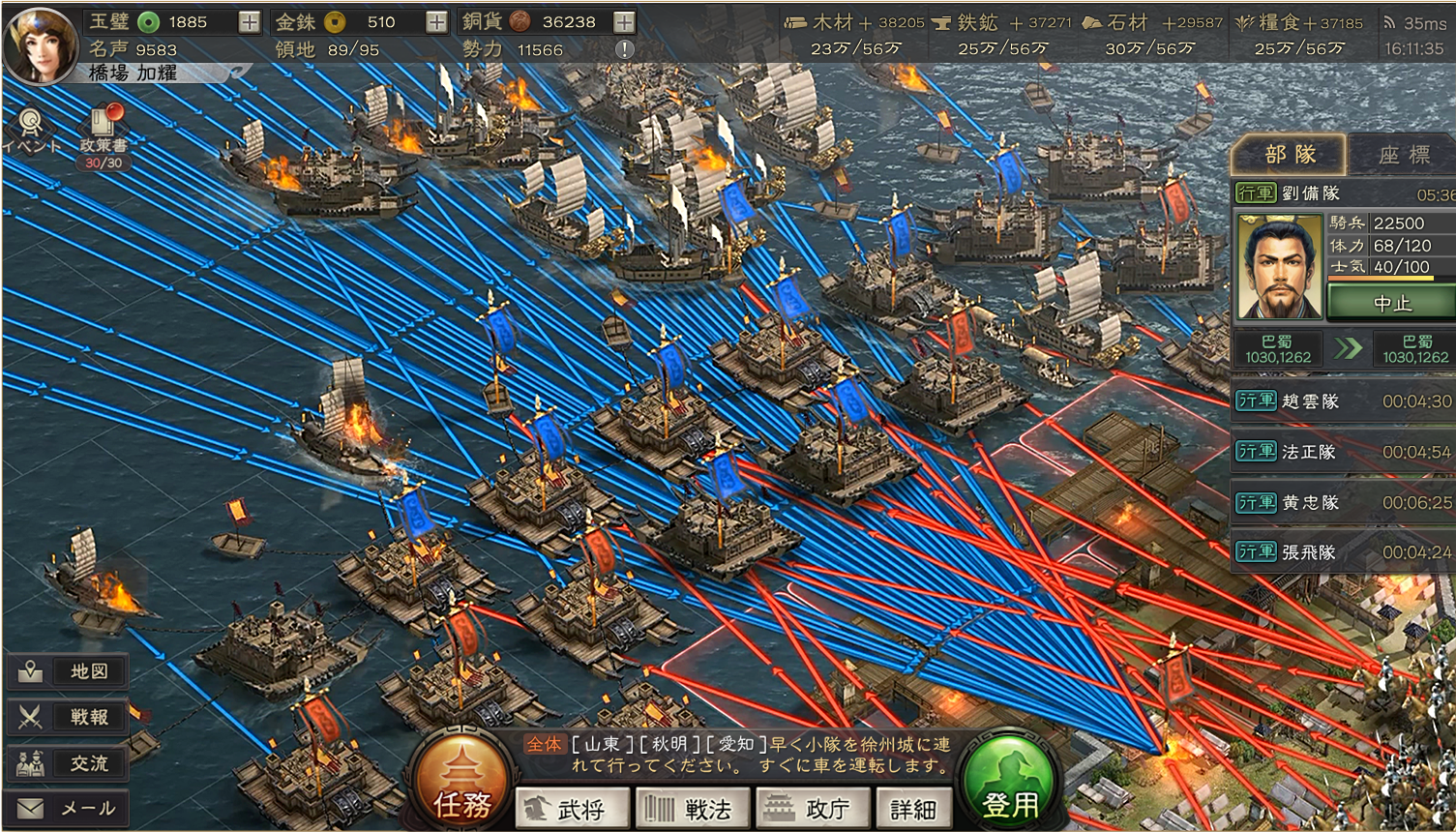Select the 趙雲隊 troop row
The width and height of the screenshot is (1456, 832).
tap(1343, 401)
